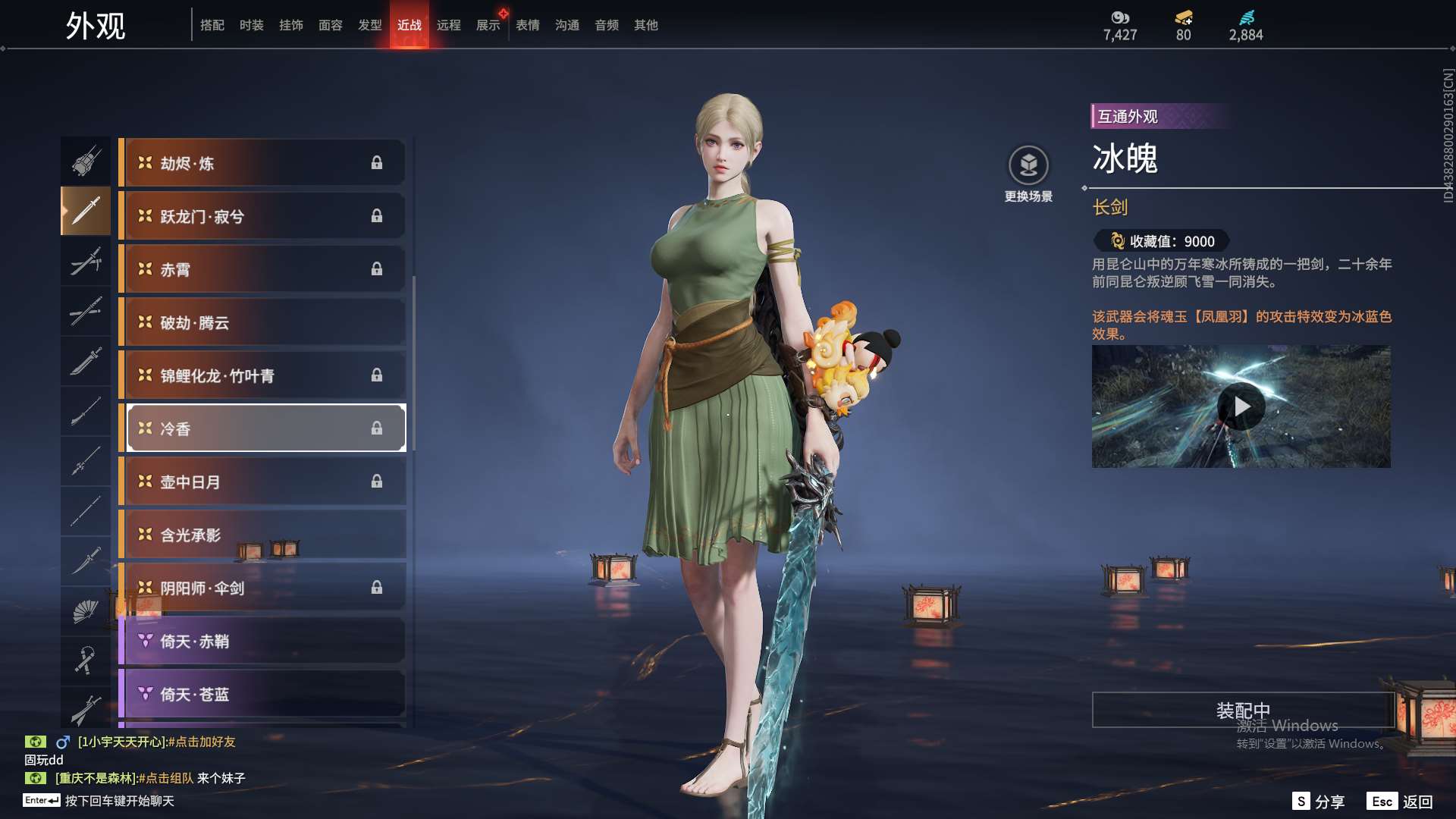Open the 发型 hairstyle tab
Viewport: 1456px width, 819px height.
[369, 25]
